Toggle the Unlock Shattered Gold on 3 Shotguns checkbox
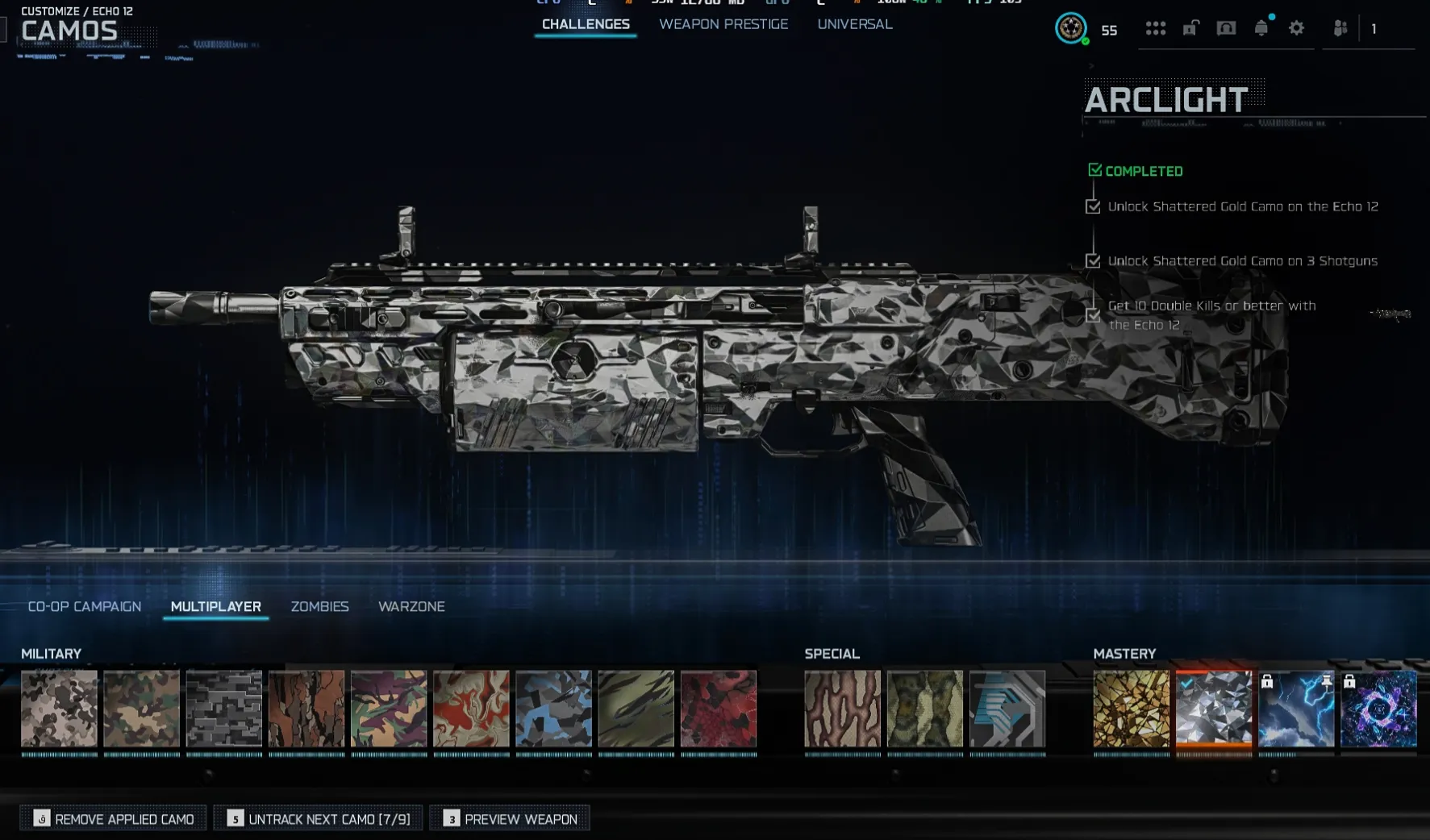1430x840 pixels. coord(1094,261)
